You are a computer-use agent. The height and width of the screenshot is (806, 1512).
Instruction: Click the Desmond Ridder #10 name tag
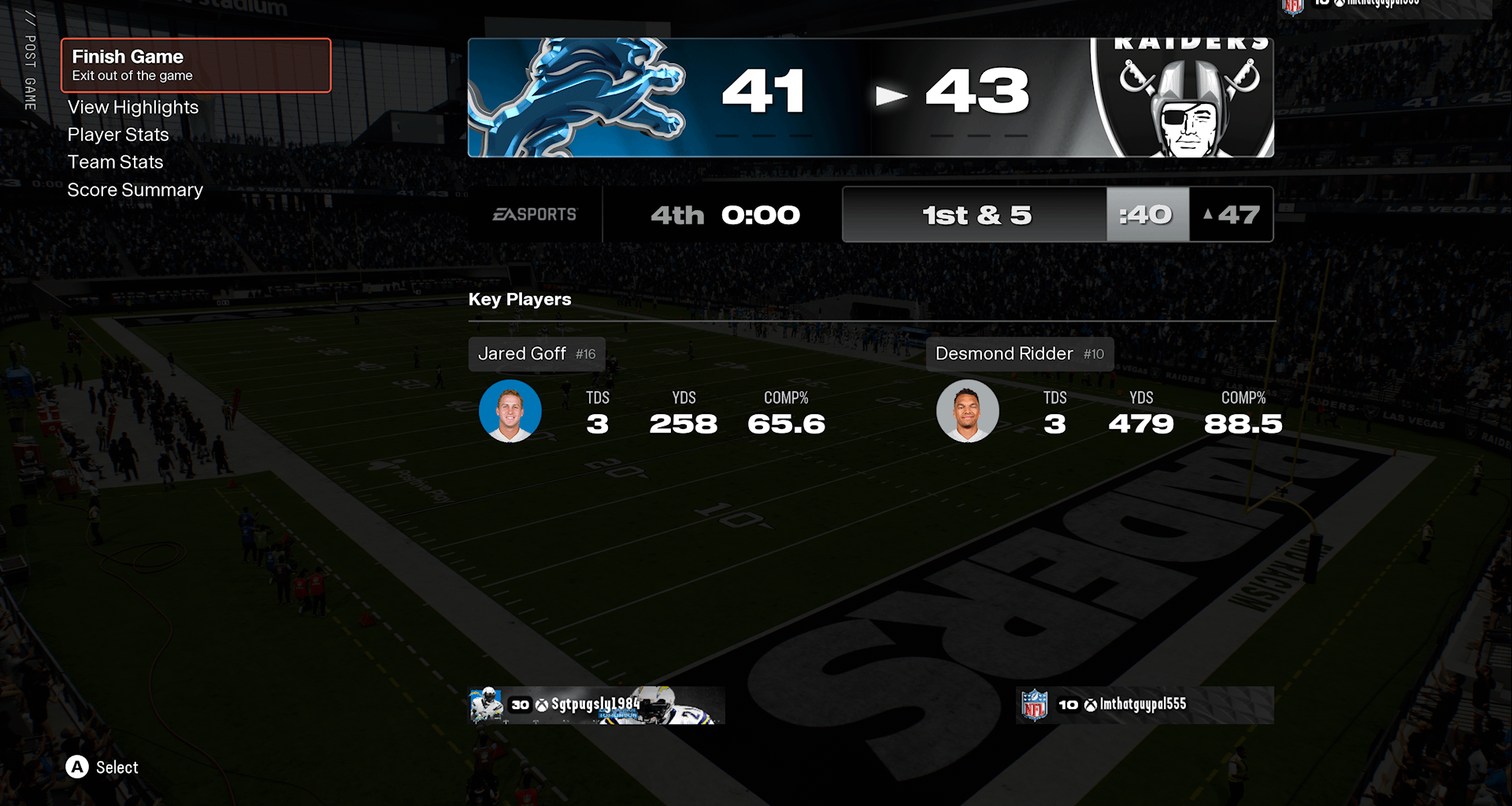pos(1019,353)
